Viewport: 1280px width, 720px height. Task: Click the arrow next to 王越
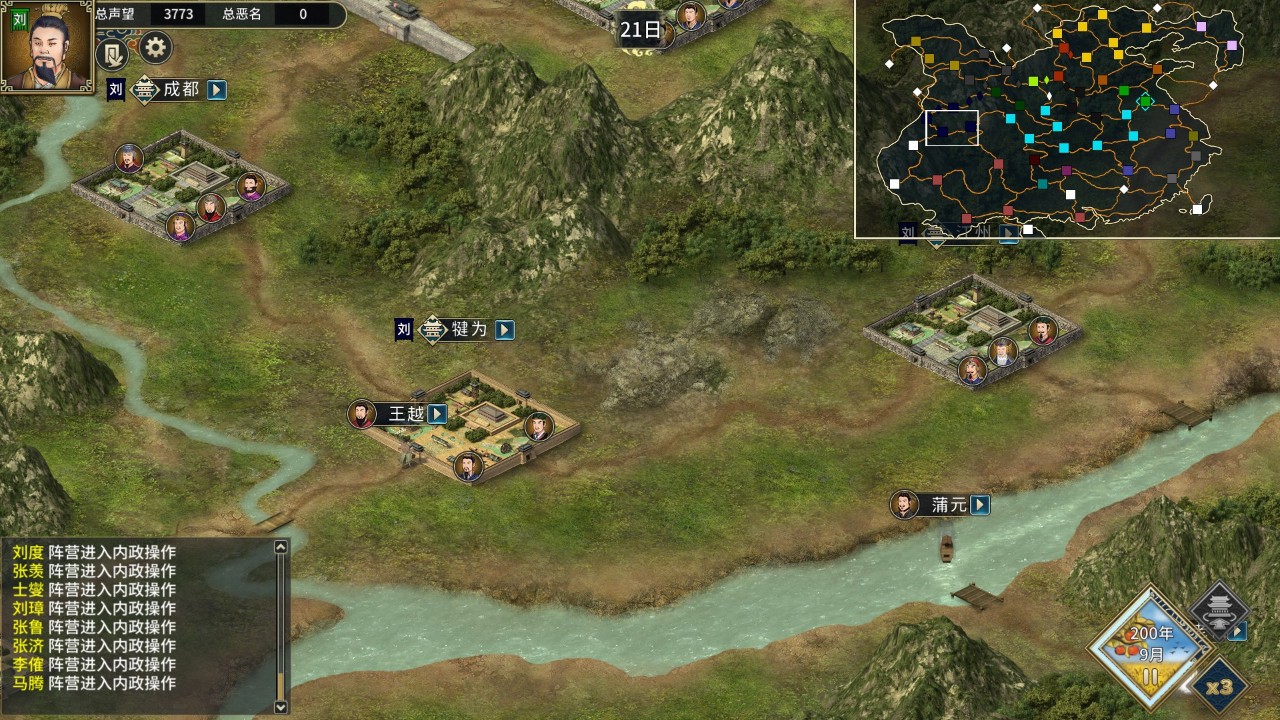coord(437,414)
